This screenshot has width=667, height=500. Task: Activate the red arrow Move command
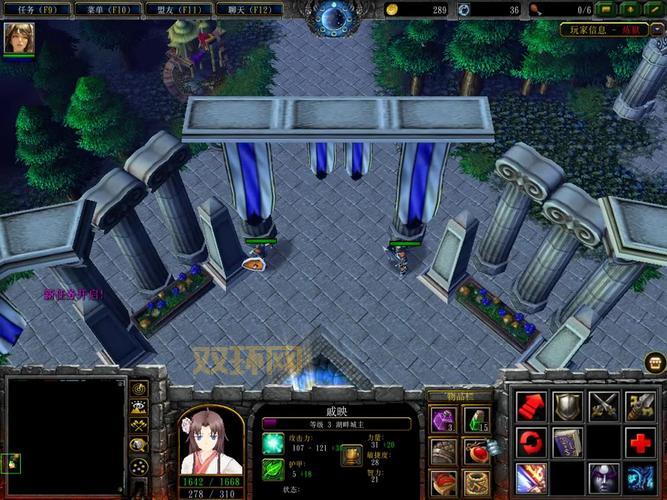[x=532, y=406]
